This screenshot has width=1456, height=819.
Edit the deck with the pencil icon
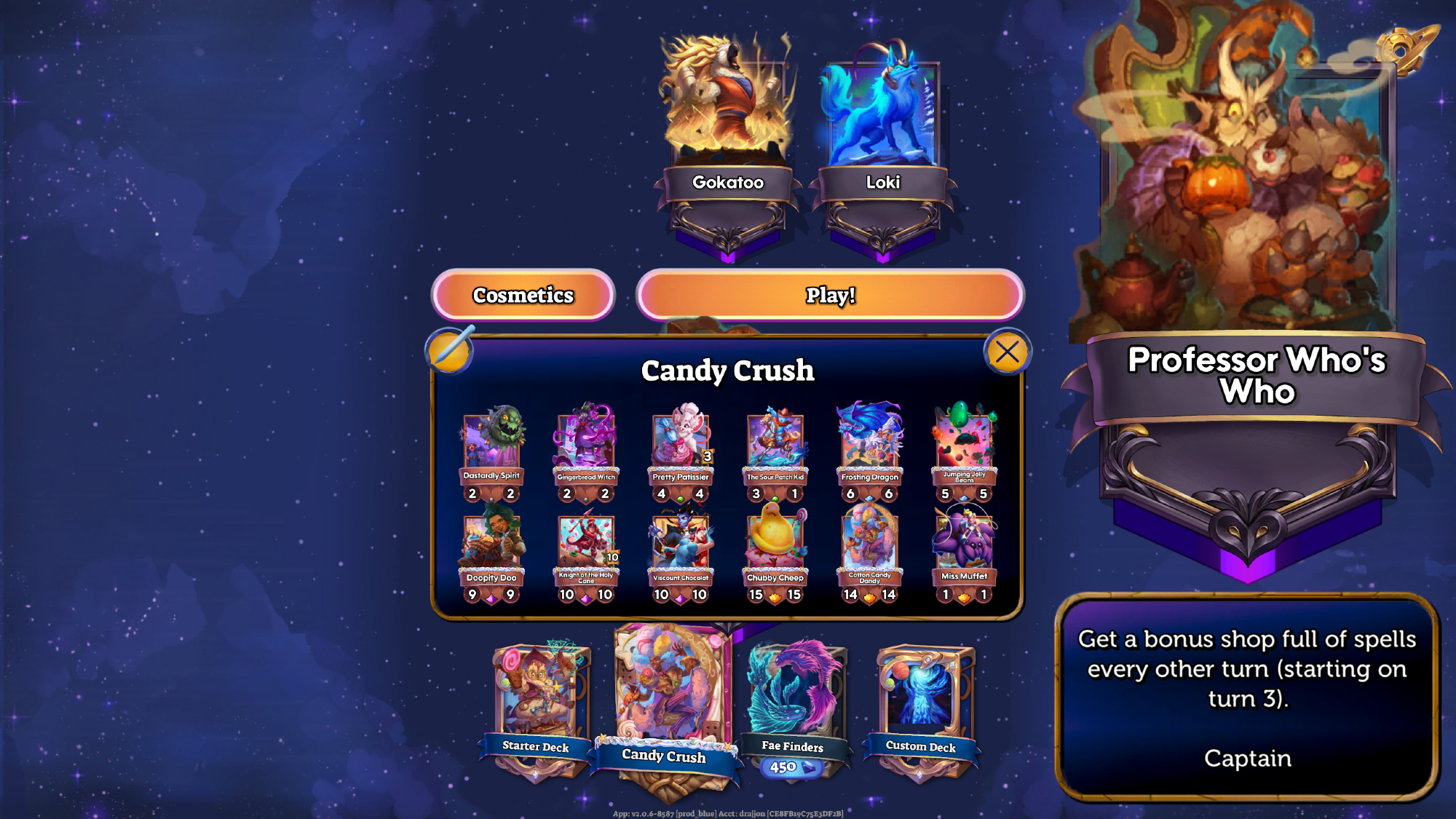click(x=450, y=350)
